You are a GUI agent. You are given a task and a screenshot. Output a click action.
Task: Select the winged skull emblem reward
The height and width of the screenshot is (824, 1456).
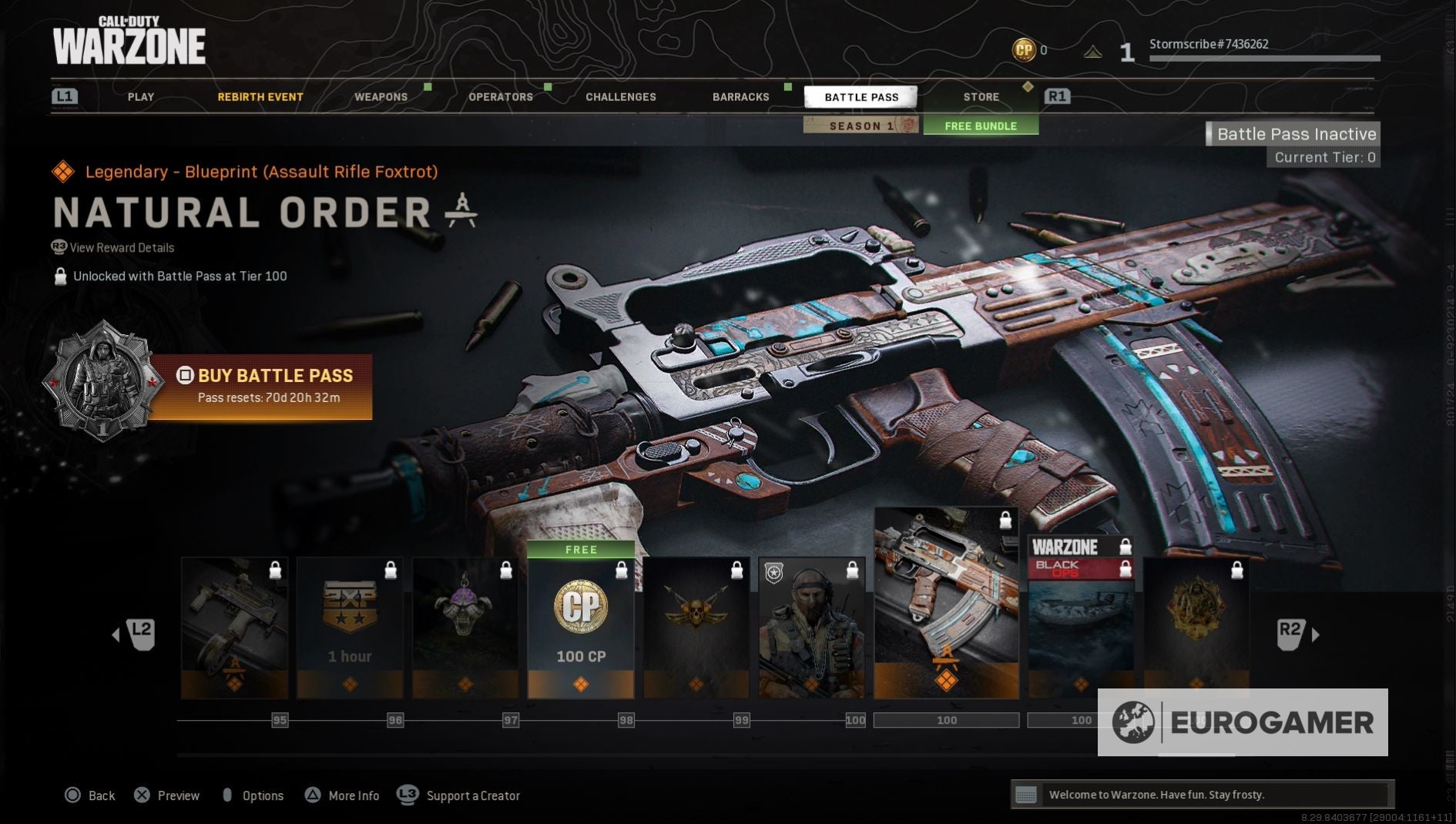point(696,627)
